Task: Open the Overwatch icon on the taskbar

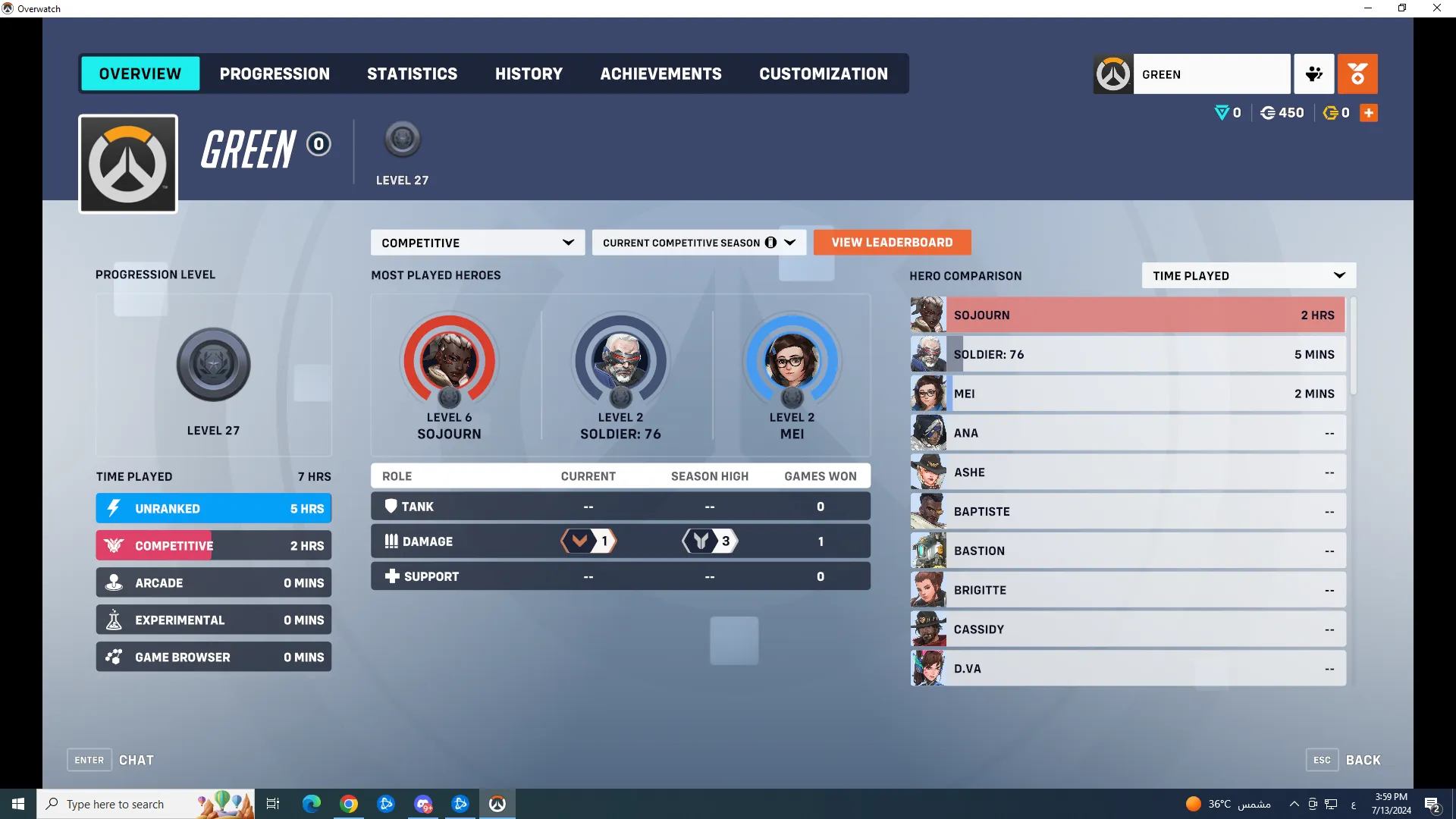Action: (497, 803)
